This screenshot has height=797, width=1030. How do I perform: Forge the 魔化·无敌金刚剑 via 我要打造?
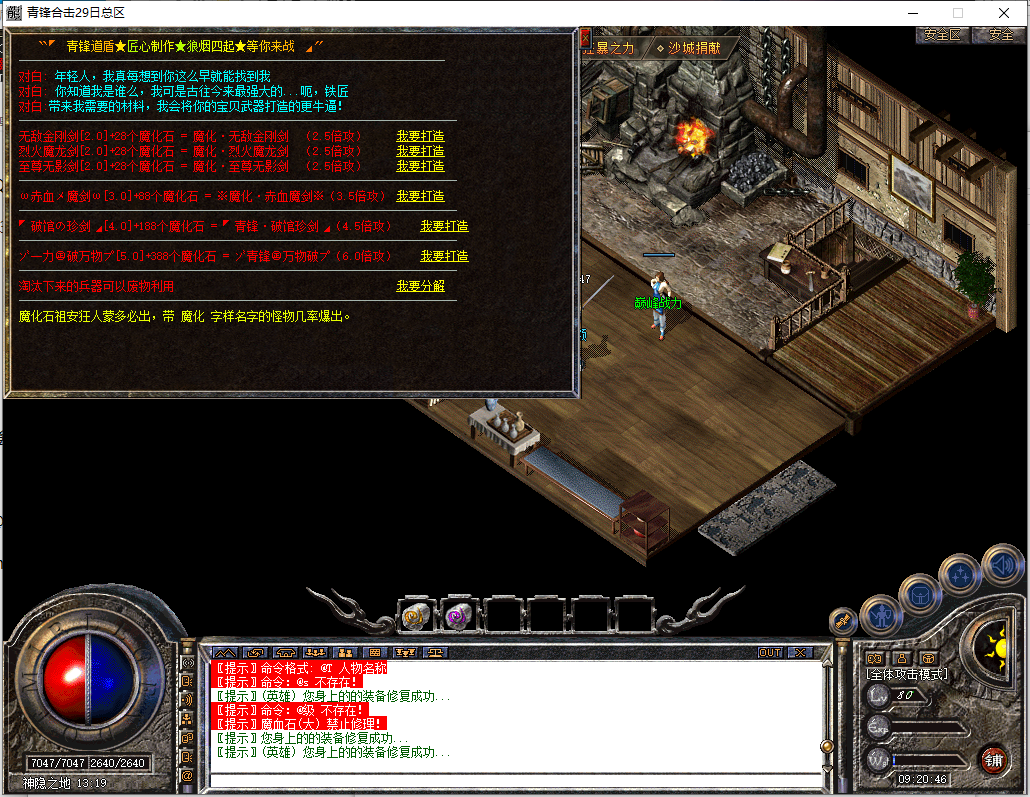pyautogui.click(x=420, y=136)
